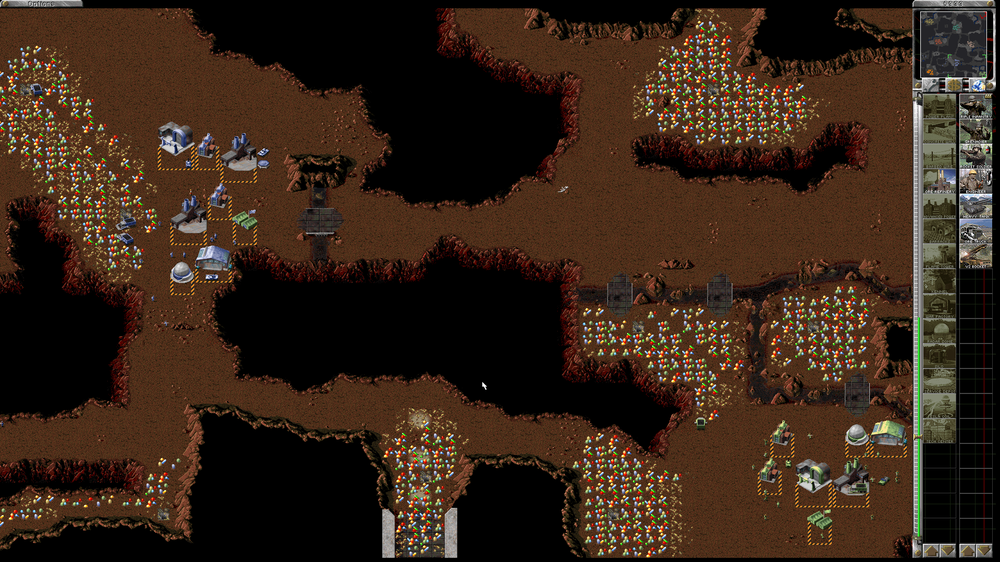
Task: Select the barbed wire fence build icon
Action: pyautogui.click(x=938, y=156)
